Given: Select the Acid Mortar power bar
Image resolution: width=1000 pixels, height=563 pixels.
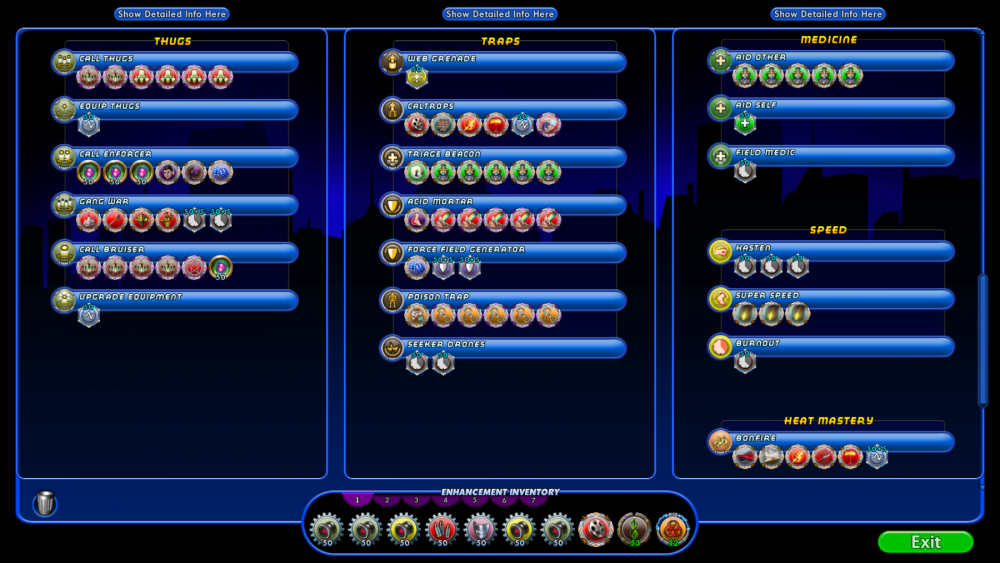Looking at the screenshot, I should coord(513,204).
